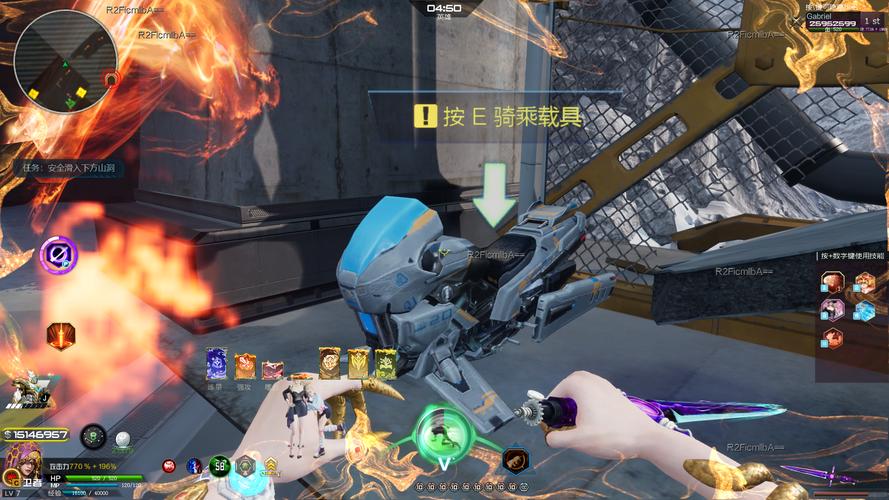Select the white orb item icon
Image resolution: width=889 pixels, height=500 pixels.
(x=123, y=438)
